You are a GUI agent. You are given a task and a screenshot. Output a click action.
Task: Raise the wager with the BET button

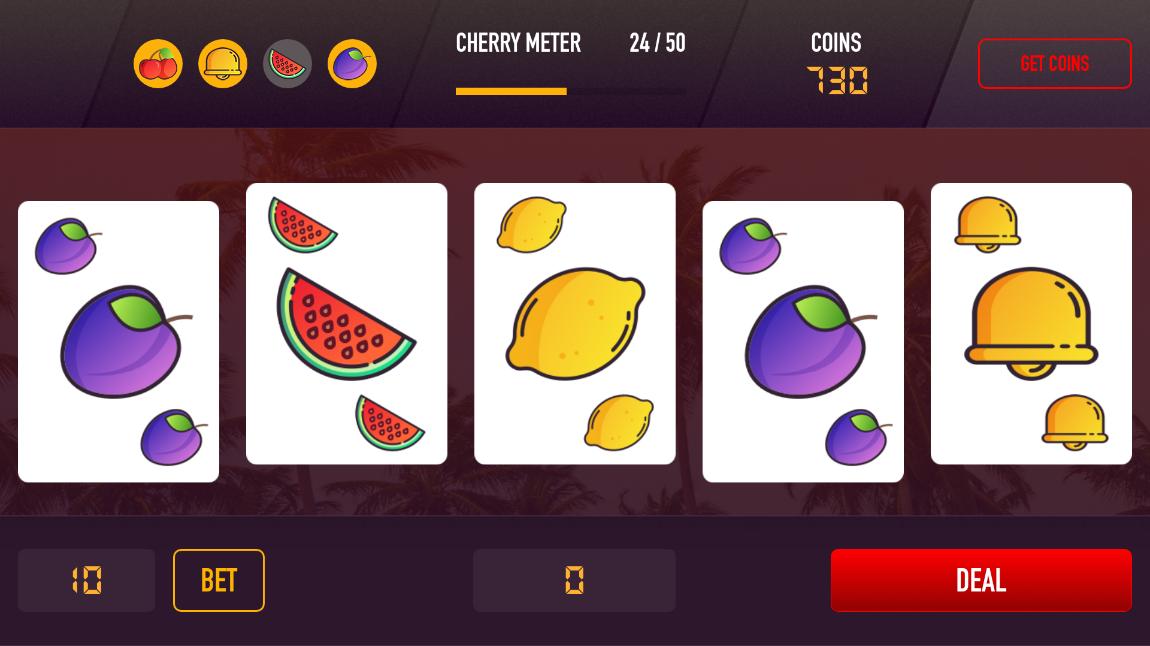pyautogui.click(x=218, y=580)
